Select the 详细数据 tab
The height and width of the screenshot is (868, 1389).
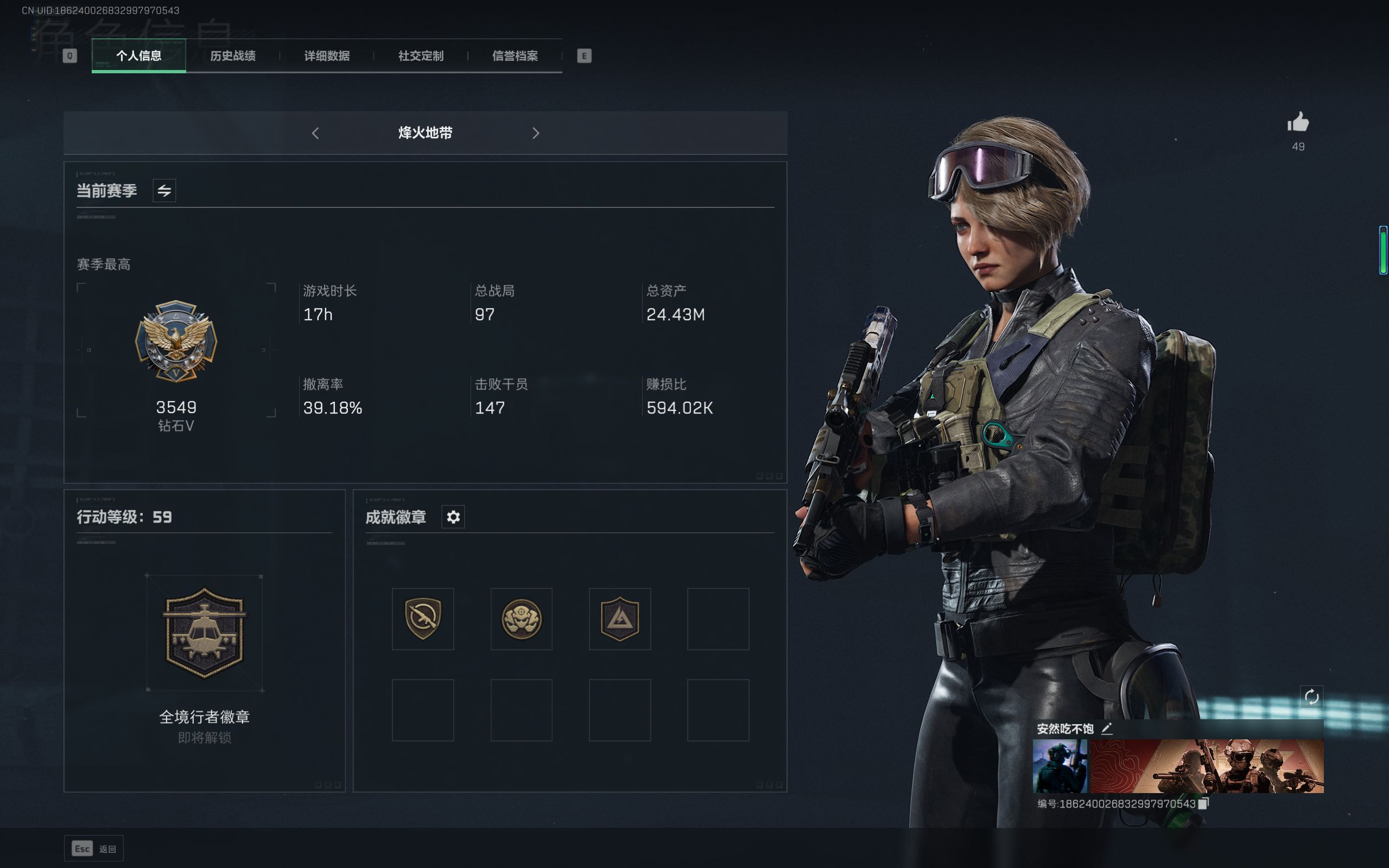click(x=327, y=56)
